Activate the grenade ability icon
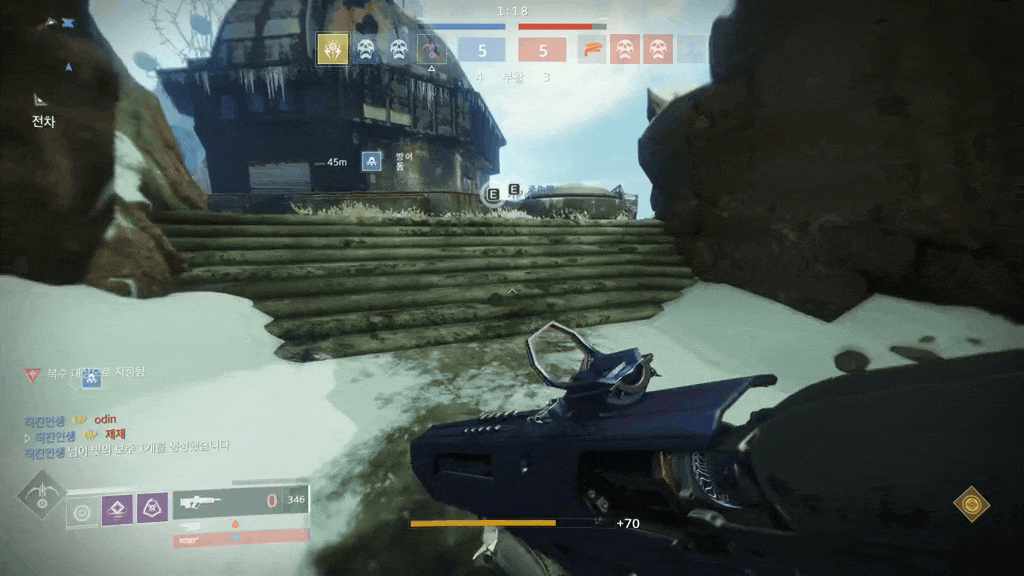 point(82,512)
